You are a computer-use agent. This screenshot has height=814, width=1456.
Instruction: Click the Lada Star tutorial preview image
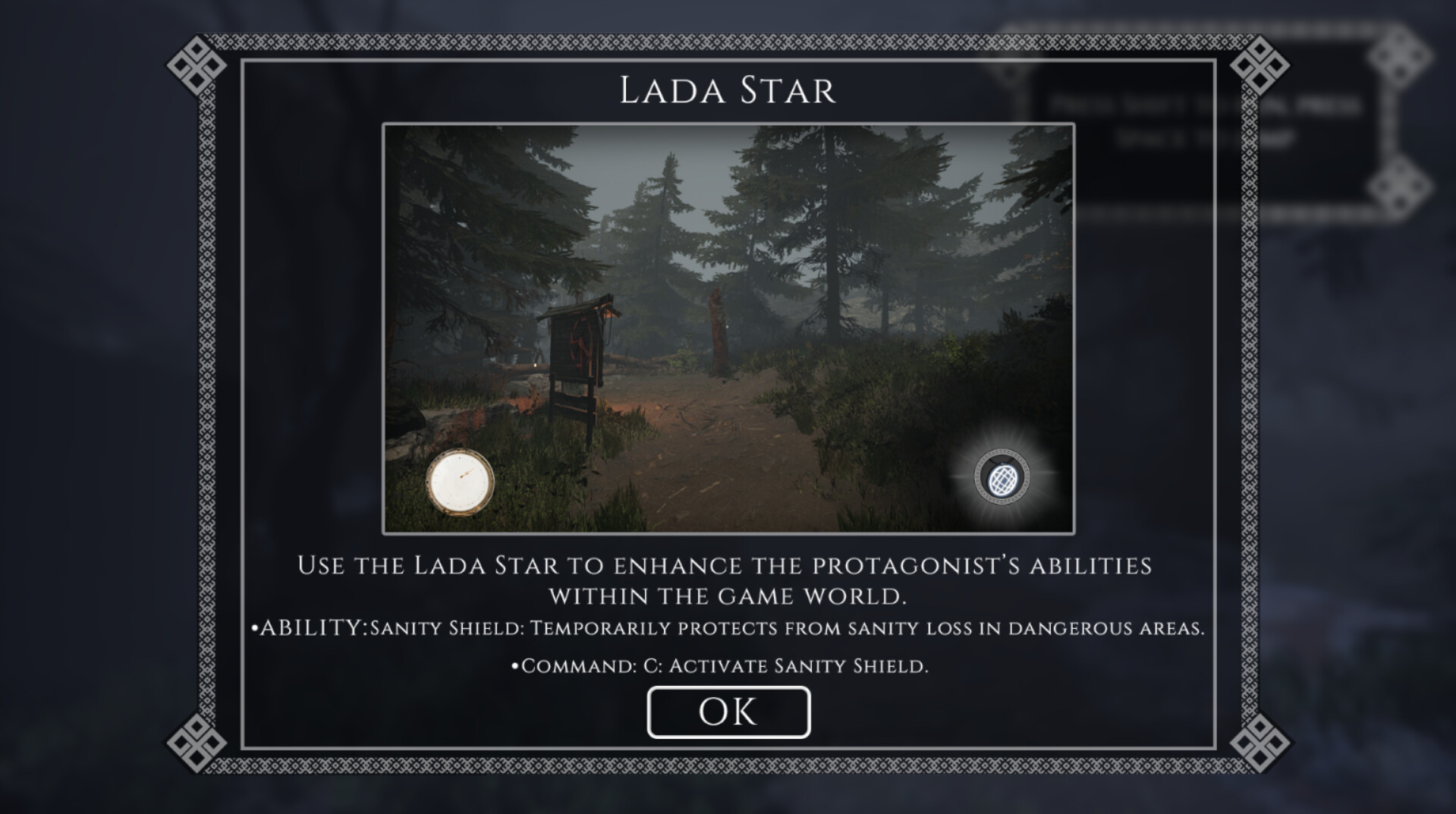(728, 328)
